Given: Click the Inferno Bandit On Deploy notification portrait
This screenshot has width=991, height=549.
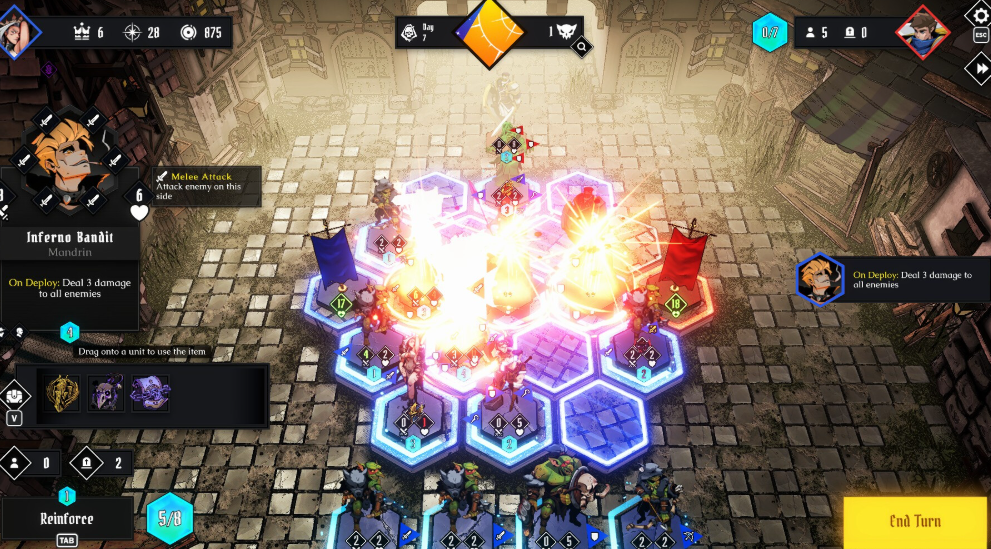Looking at the screenshot, I should point(821,278).
